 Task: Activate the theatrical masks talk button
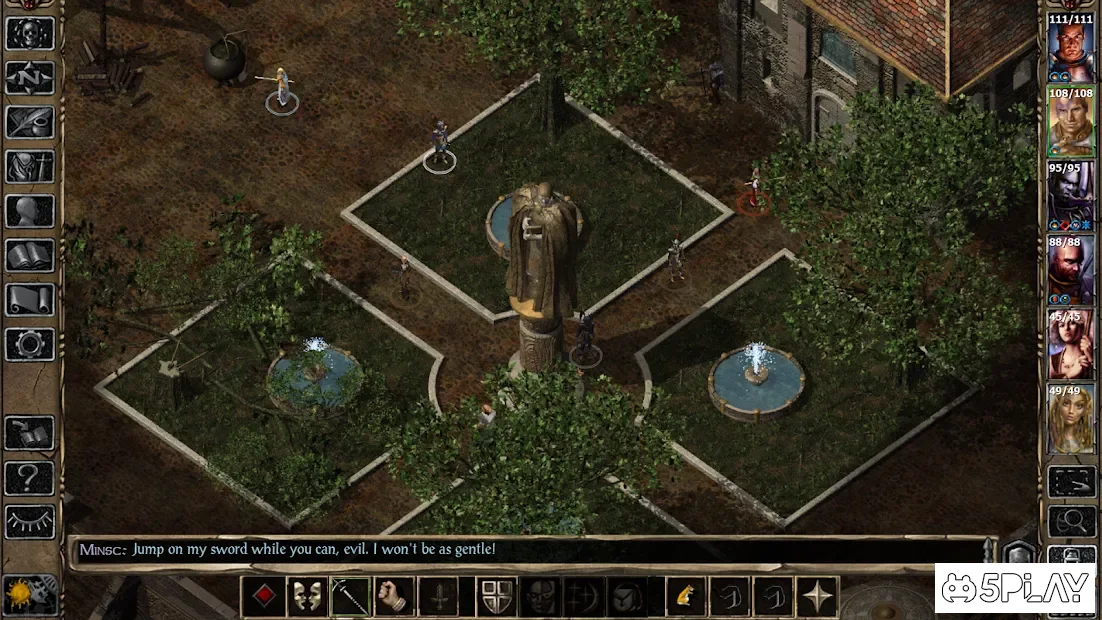coord(307,597)
